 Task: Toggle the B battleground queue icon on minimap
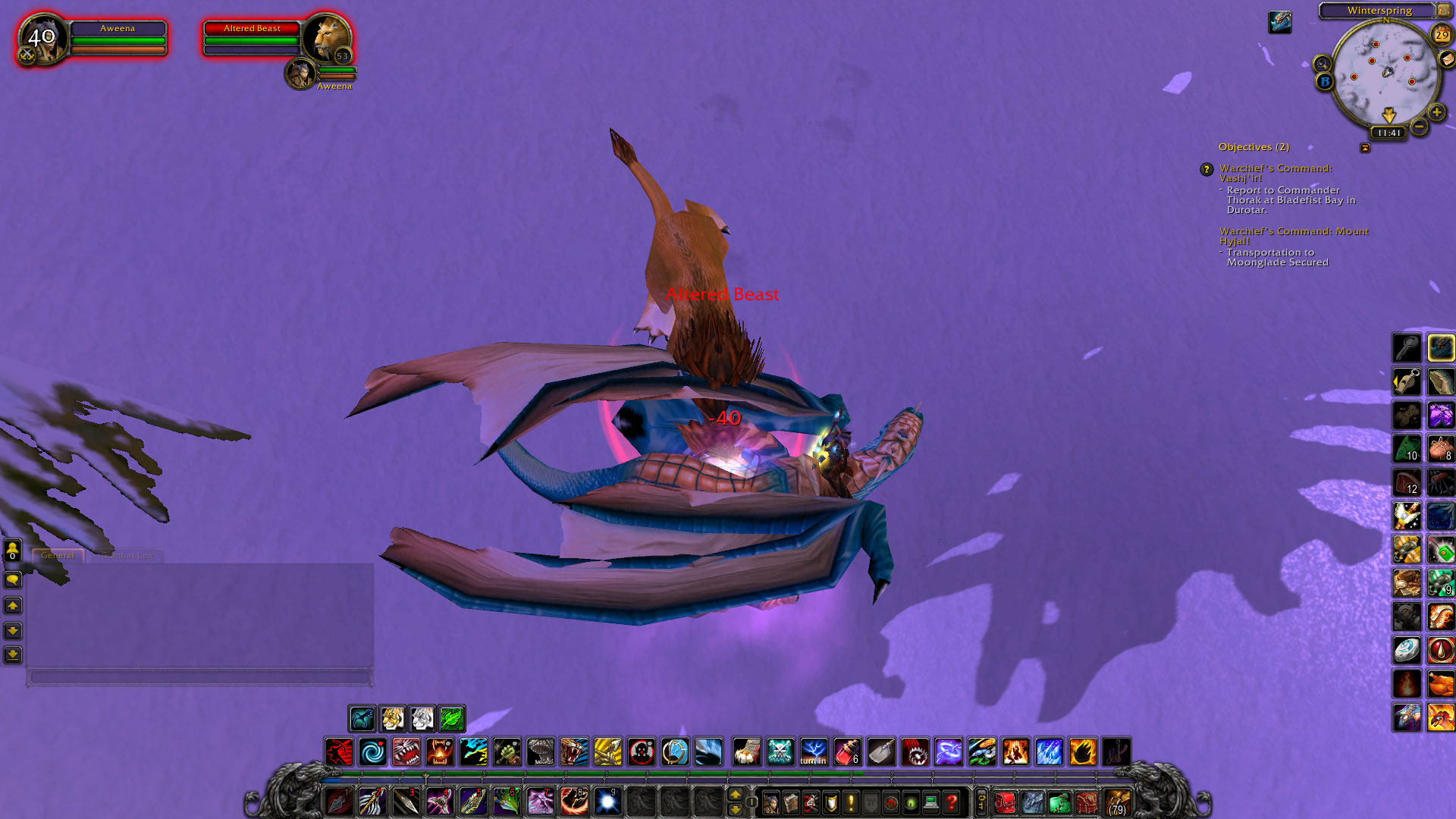point(1324,81)
